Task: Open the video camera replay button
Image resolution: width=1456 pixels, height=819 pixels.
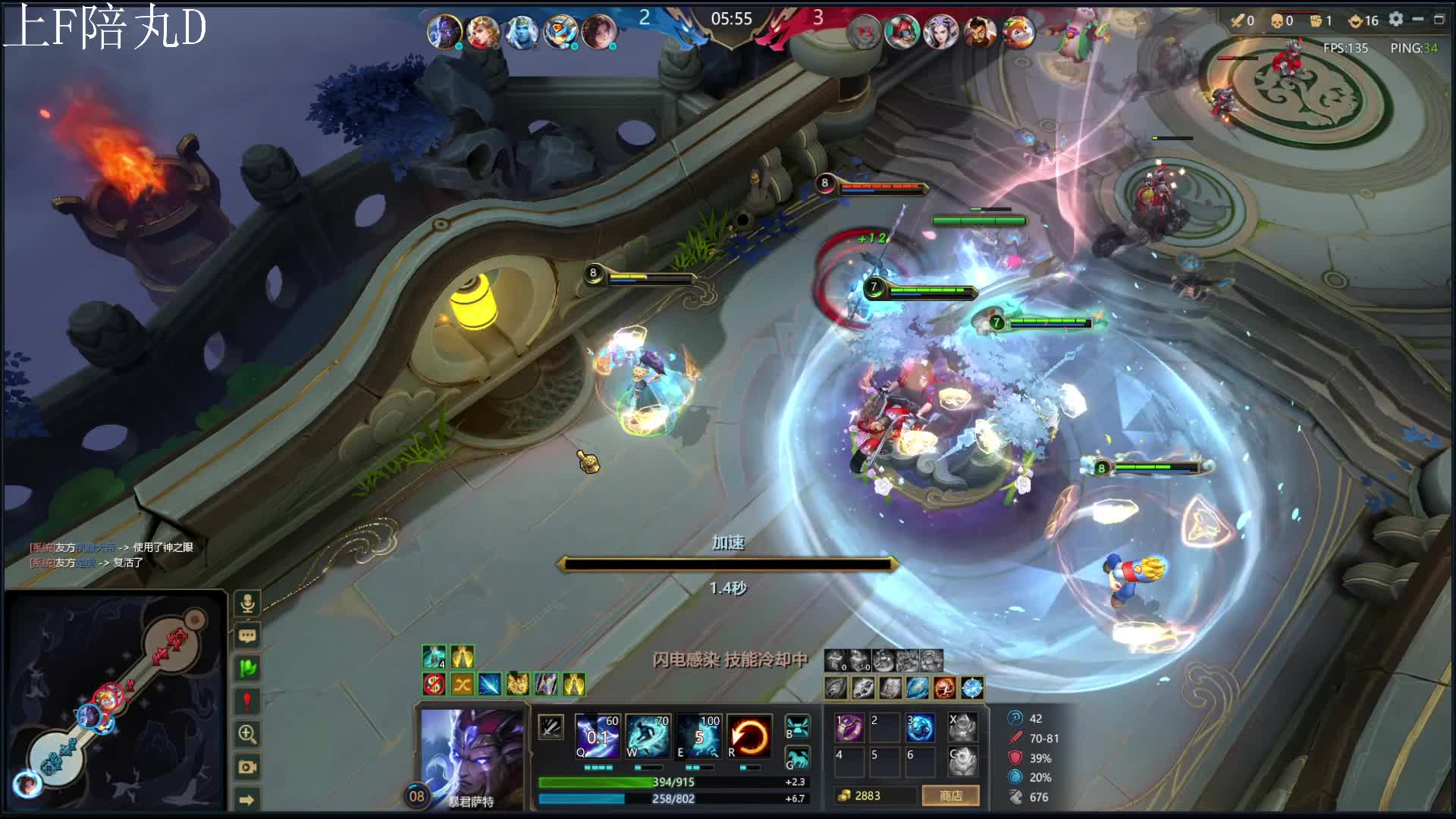Action: click(x=247, y=767)
